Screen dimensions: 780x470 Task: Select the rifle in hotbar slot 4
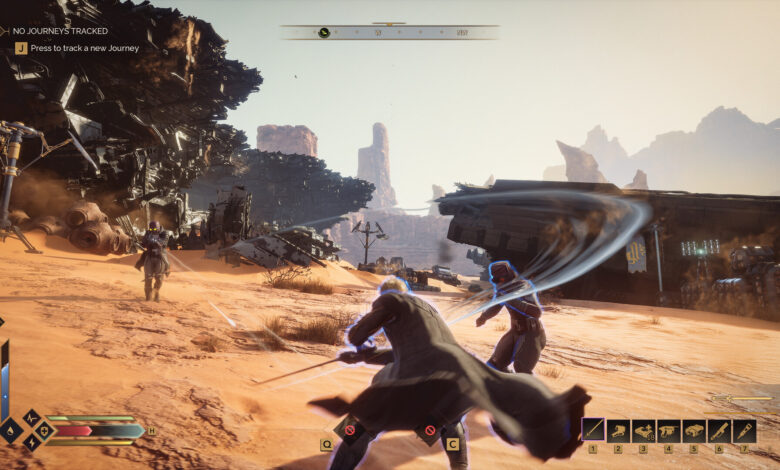[x=668, y=430]
